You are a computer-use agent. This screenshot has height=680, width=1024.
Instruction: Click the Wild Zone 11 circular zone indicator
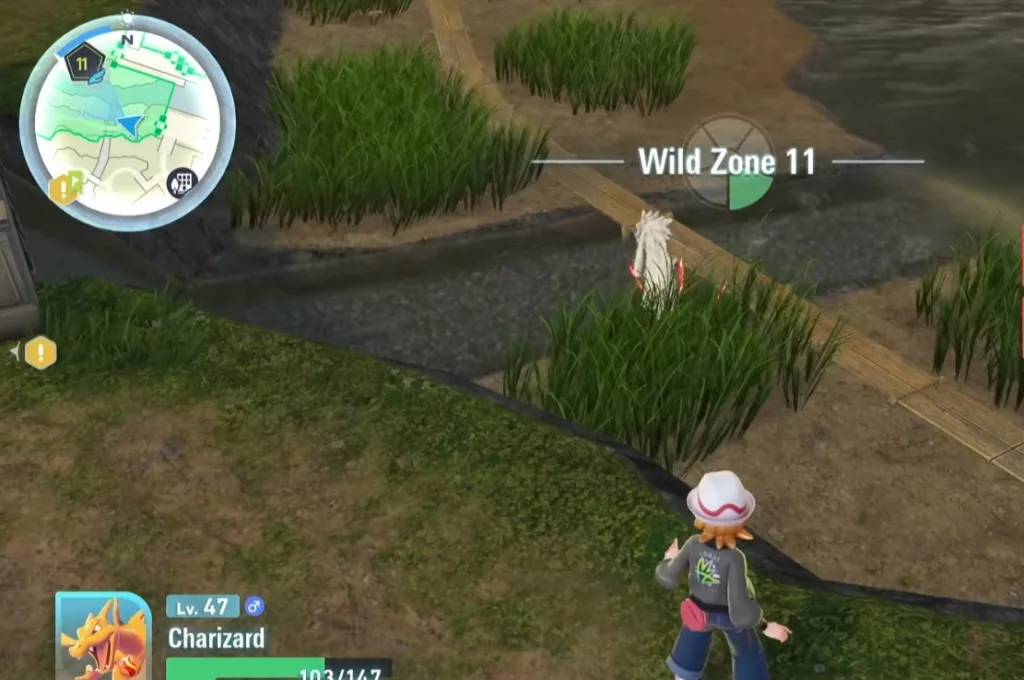click(729, 162)
